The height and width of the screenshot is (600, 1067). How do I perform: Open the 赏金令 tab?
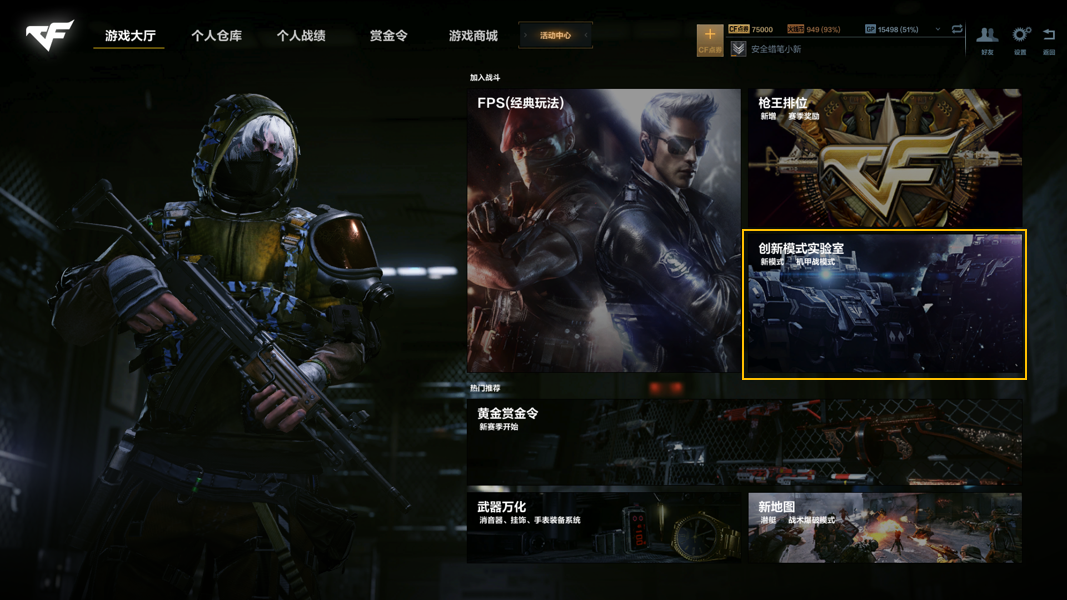click(x=388, y=36)
